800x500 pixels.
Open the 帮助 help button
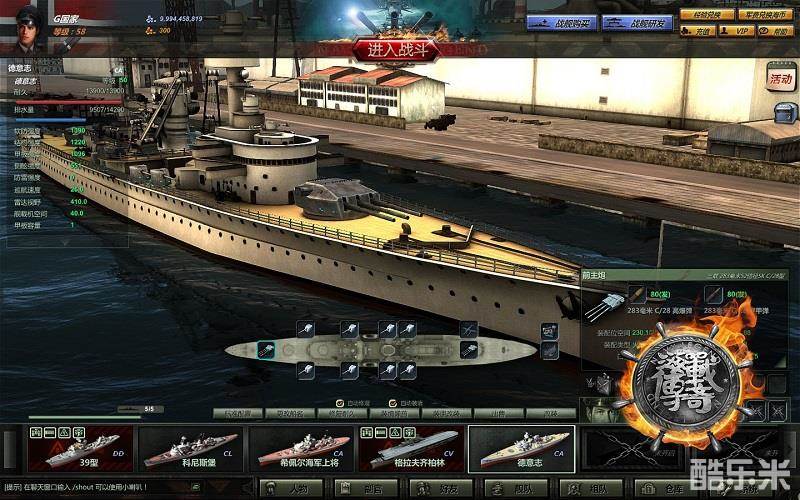click(779, 31)
